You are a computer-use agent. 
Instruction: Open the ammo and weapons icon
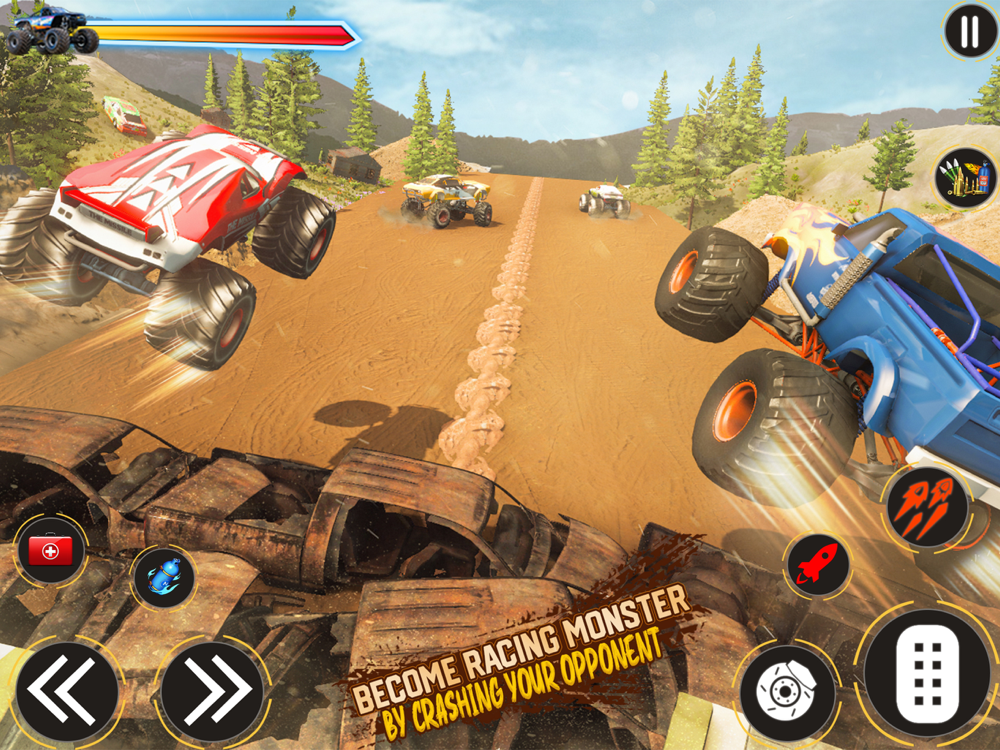coord(965,178)
